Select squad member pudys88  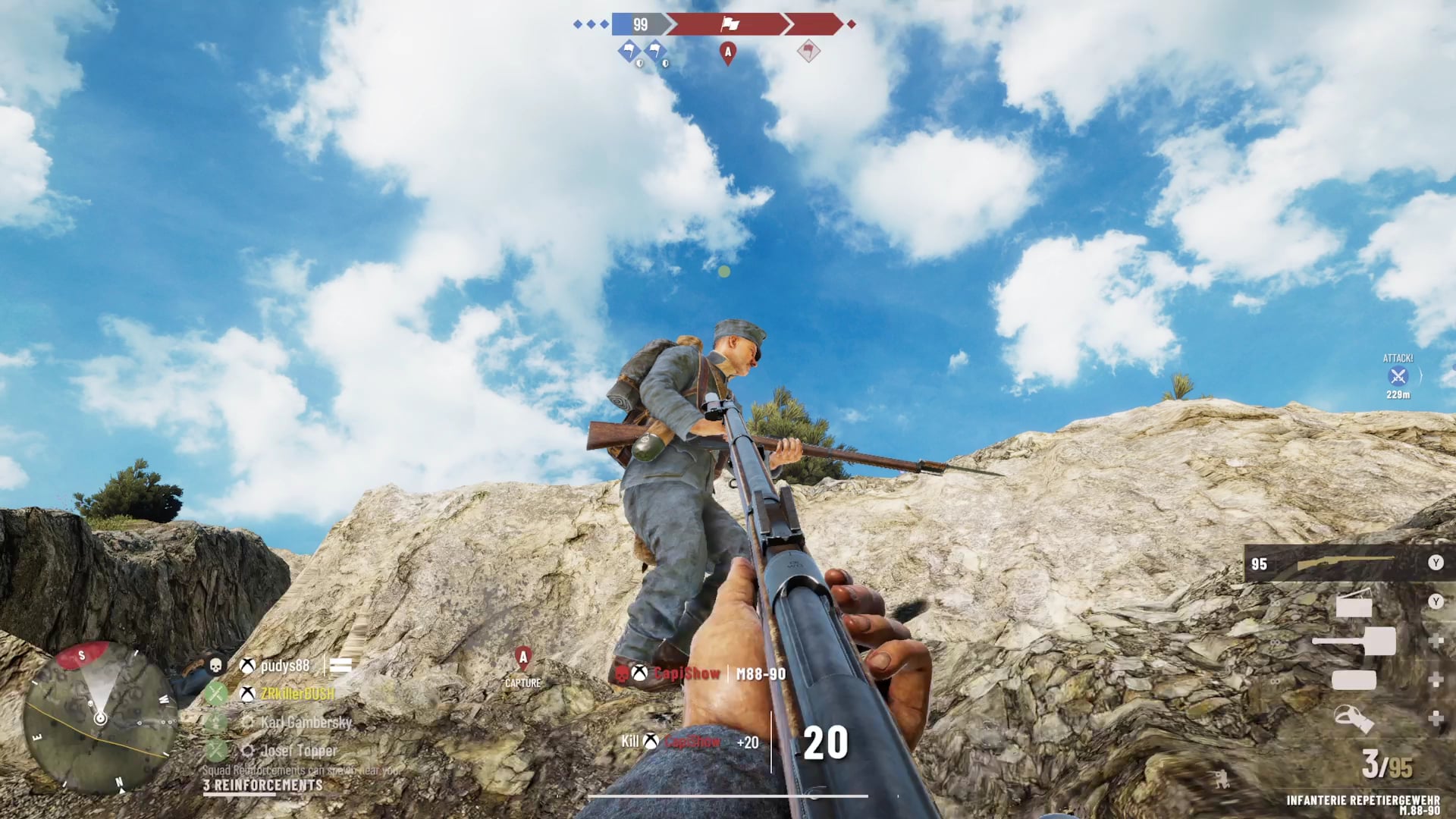pyautogui.click(x=284, y=666)
